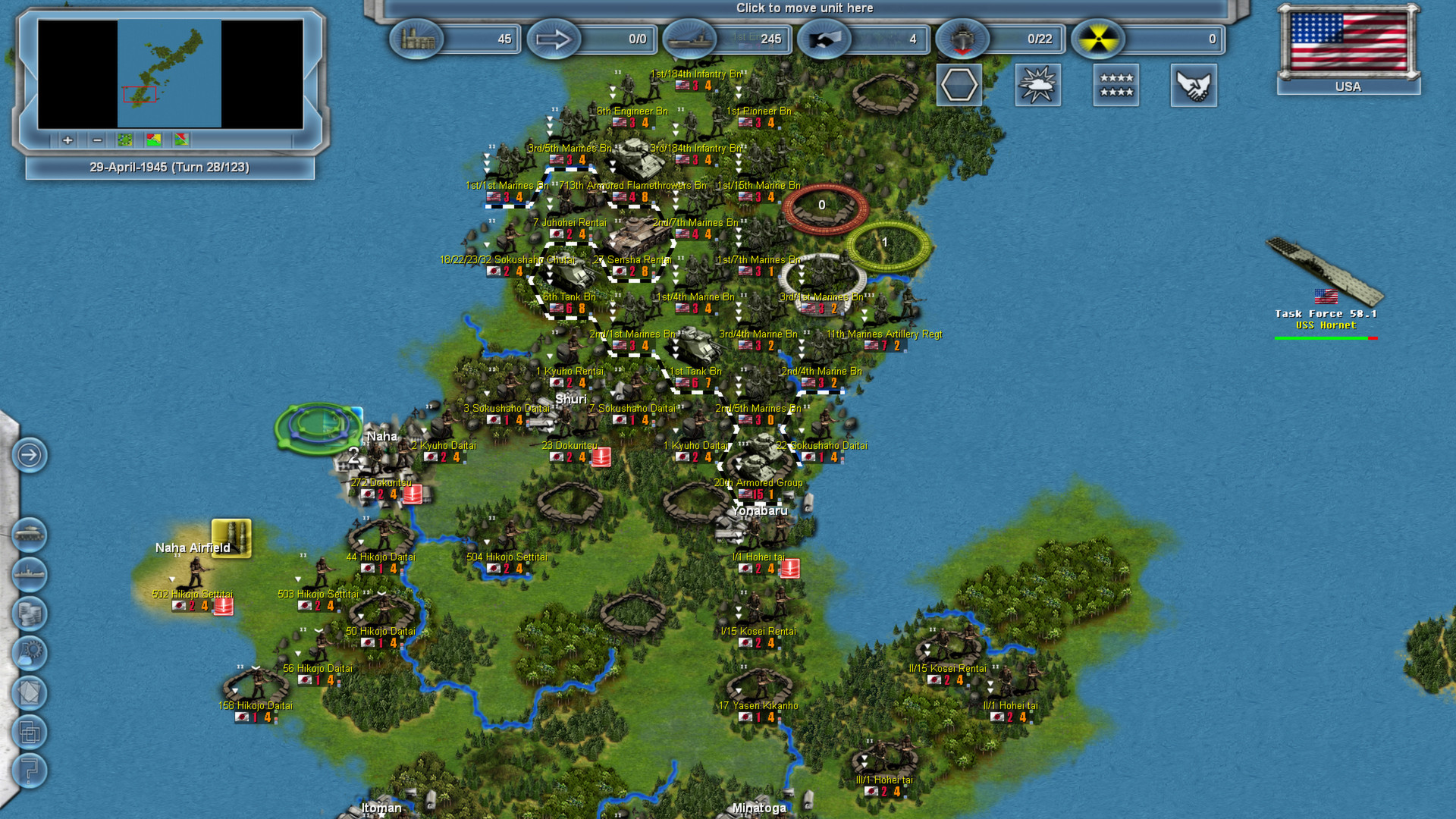The height and width of the screenshot is (819, 1456).
Task: Select the stars rank icon in toolbar
Action: click(x=1116, y=86)
